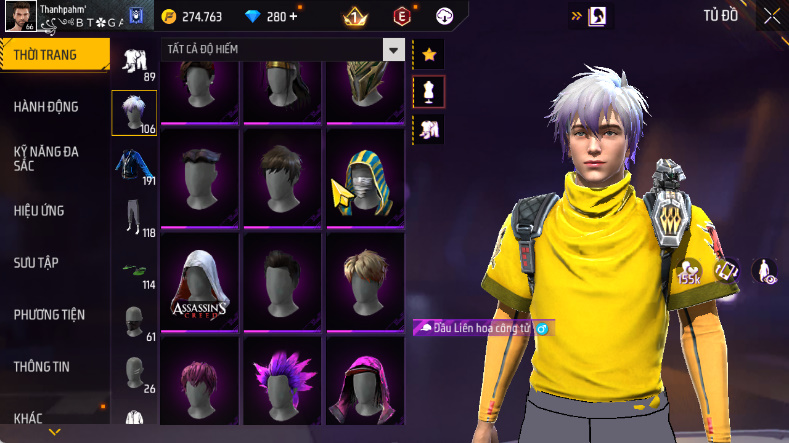Image resolution: width=789 pixels, height=443 pixels.
Task: Open the rarity filter dropdown
Action: (x=394, y=50)
